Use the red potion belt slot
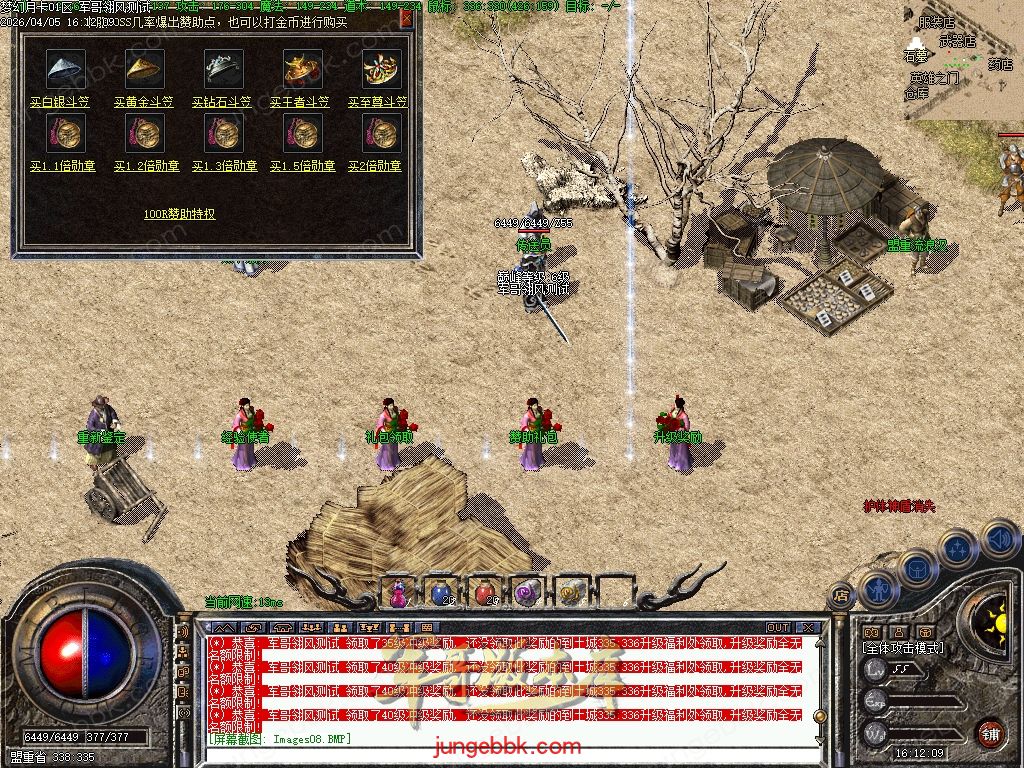The width and height of the screenshot is (1024, 768). pos(484,593)
